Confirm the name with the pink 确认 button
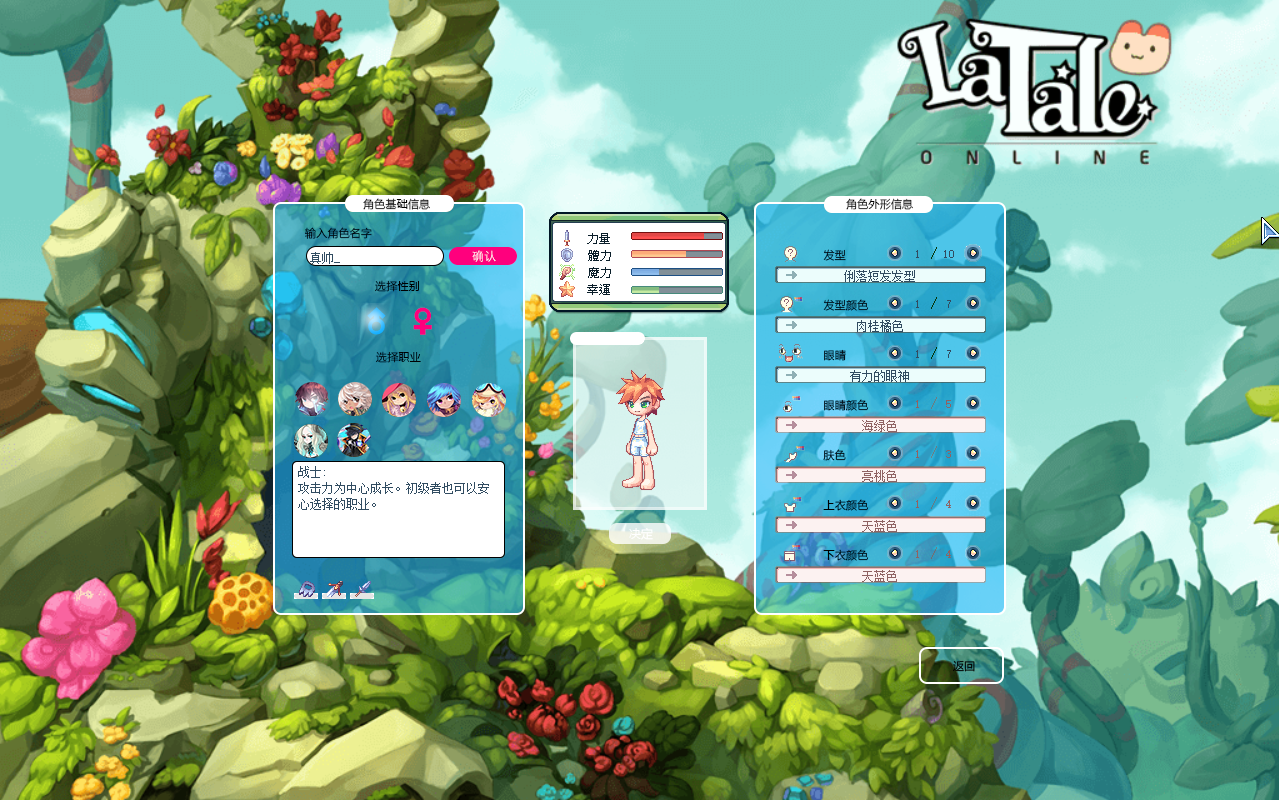 coord(483,256)
